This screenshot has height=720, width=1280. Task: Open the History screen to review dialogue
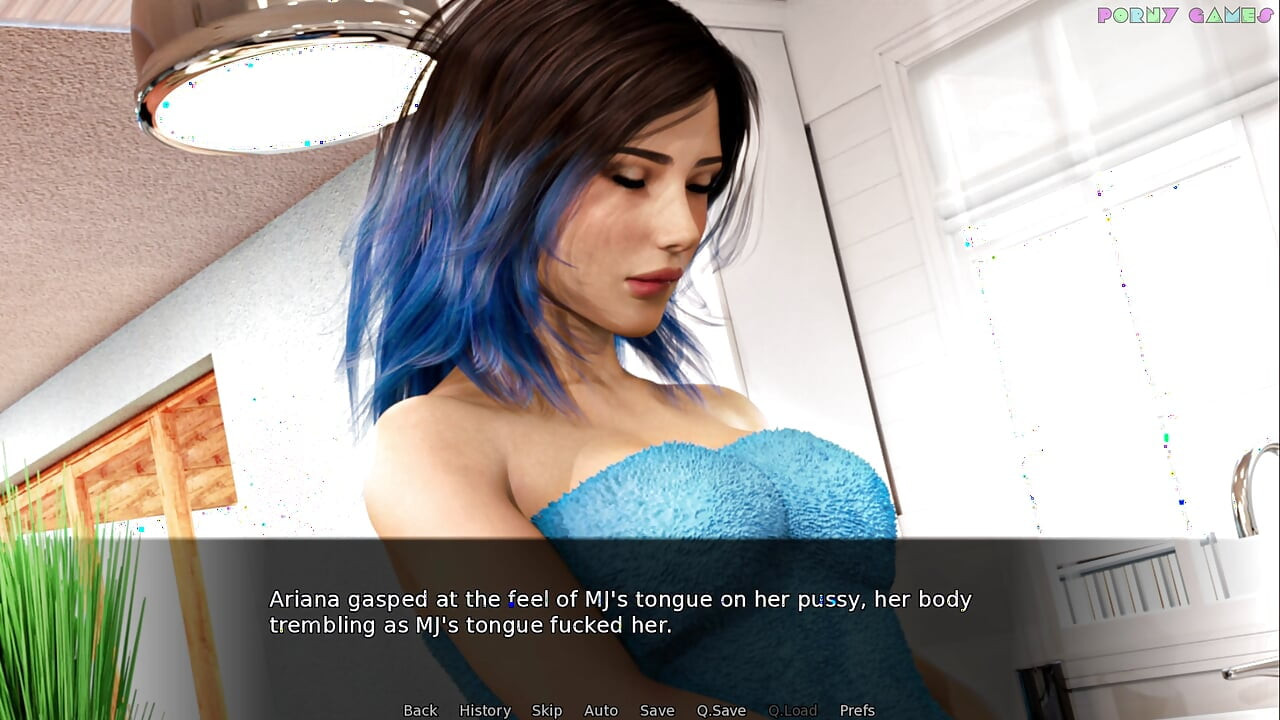point(485,710)
